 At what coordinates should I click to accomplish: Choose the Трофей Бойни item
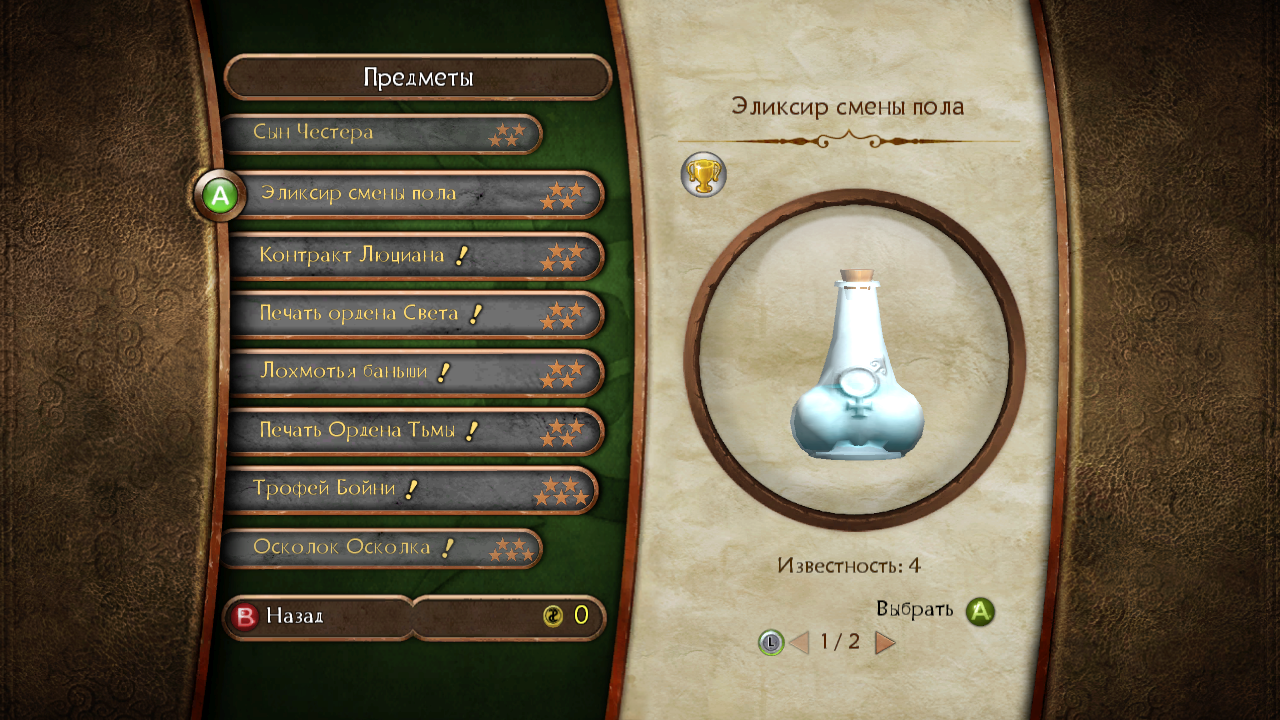(410, 490)
